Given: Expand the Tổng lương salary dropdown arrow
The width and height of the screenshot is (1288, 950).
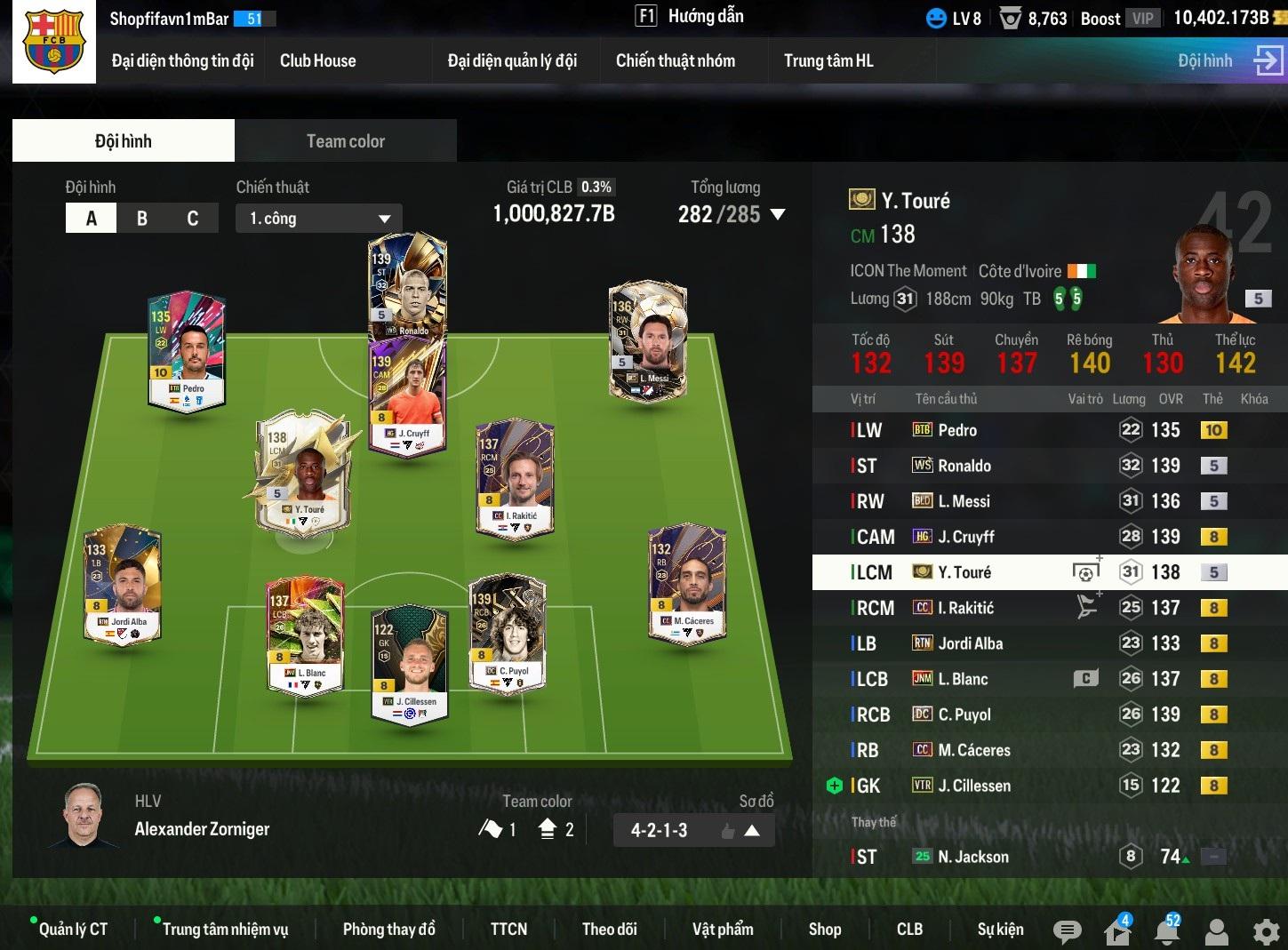Looking at the screenshot, I should tap(778, 214).
